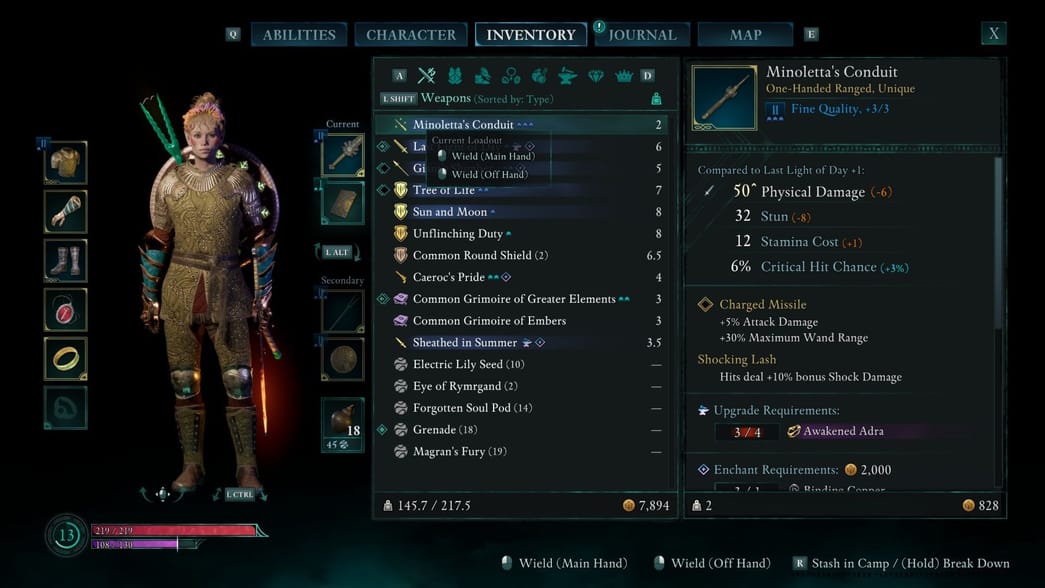Viewport: 1045px width, 588px height.
Task: Select the equipped boots slot
Action: click(65, 261)
